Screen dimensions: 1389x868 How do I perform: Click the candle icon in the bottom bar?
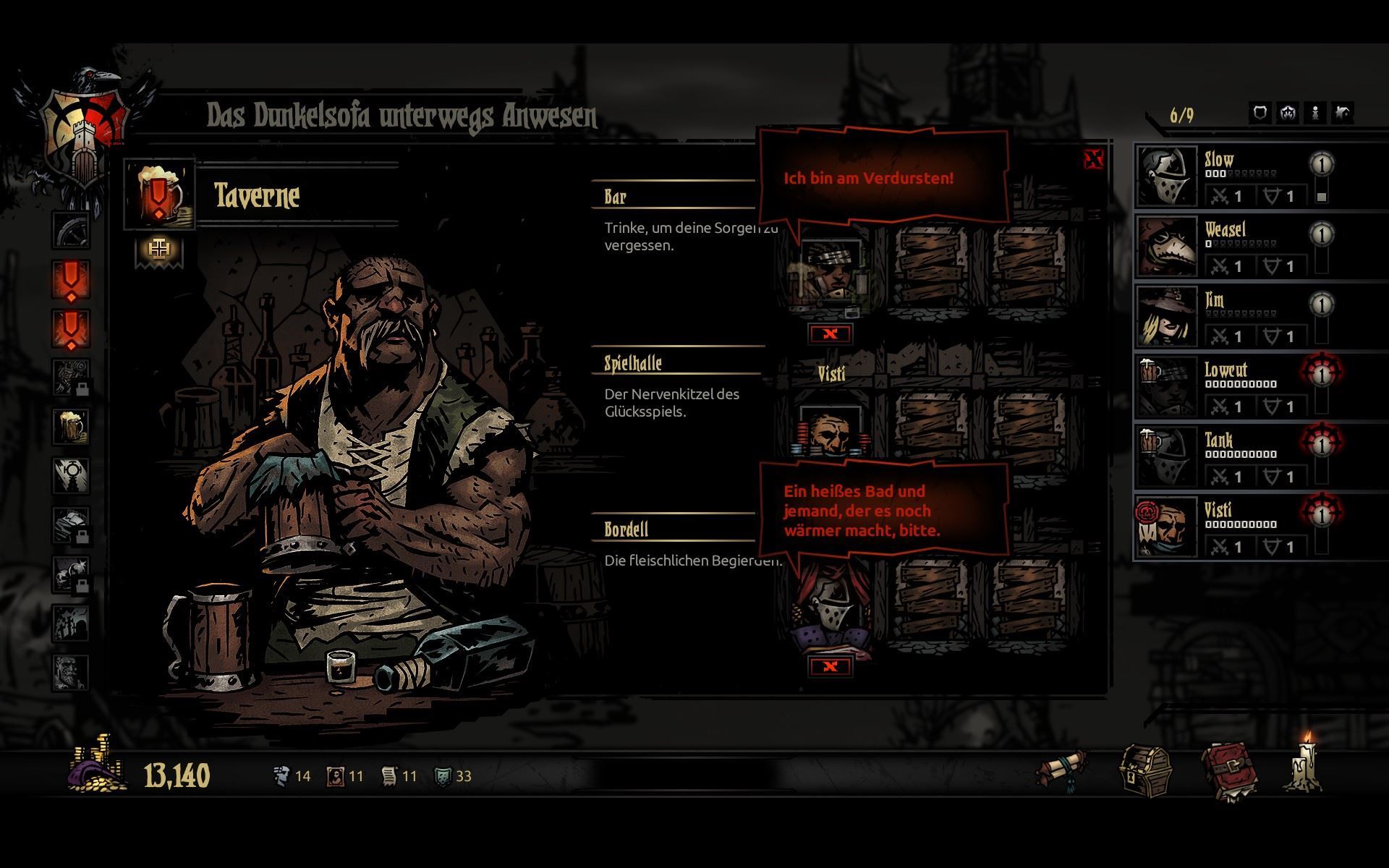point(1306,767)
